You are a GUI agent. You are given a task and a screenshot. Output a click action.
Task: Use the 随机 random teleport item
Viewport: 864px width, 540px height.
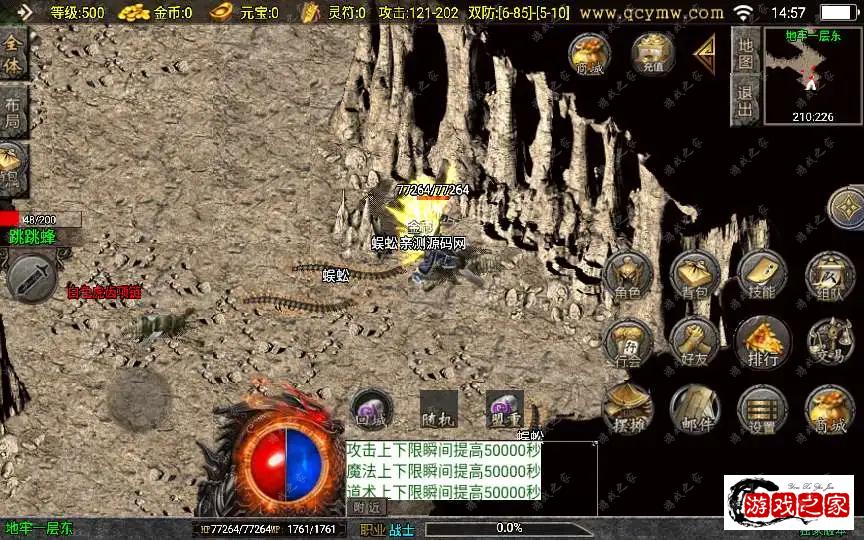coord(438,409)
